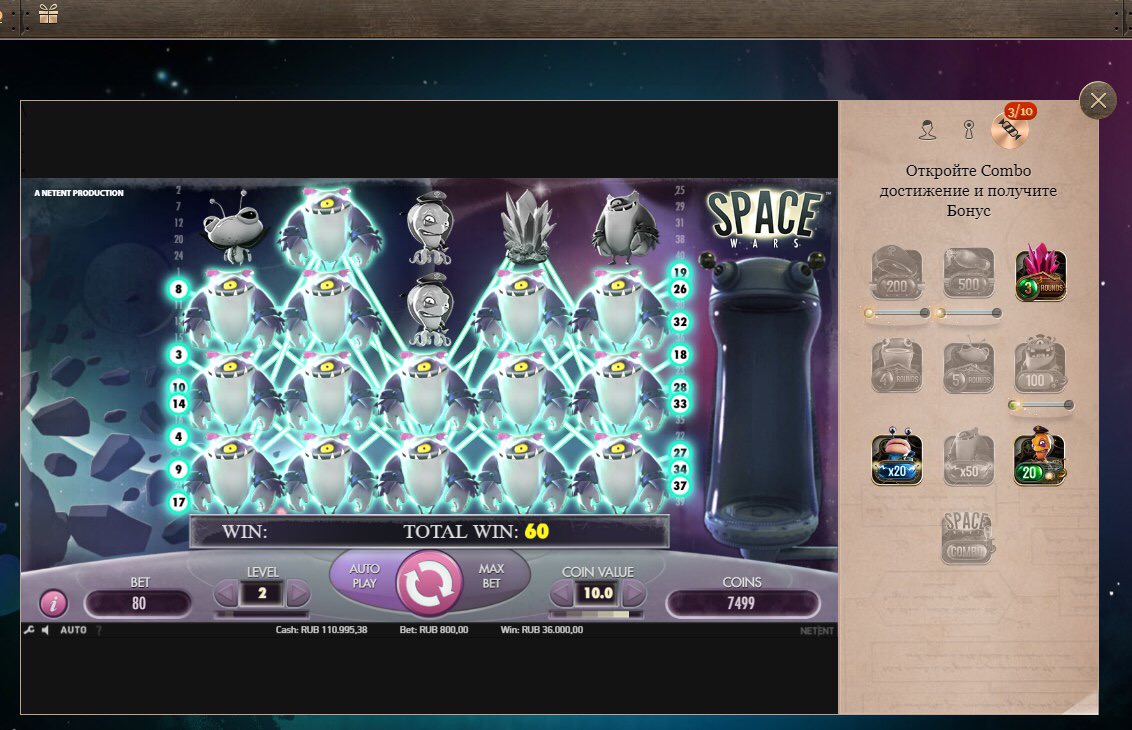The image size is (1132, 730).
Task: Start Auto Play mode
Action: click(364, 576)
